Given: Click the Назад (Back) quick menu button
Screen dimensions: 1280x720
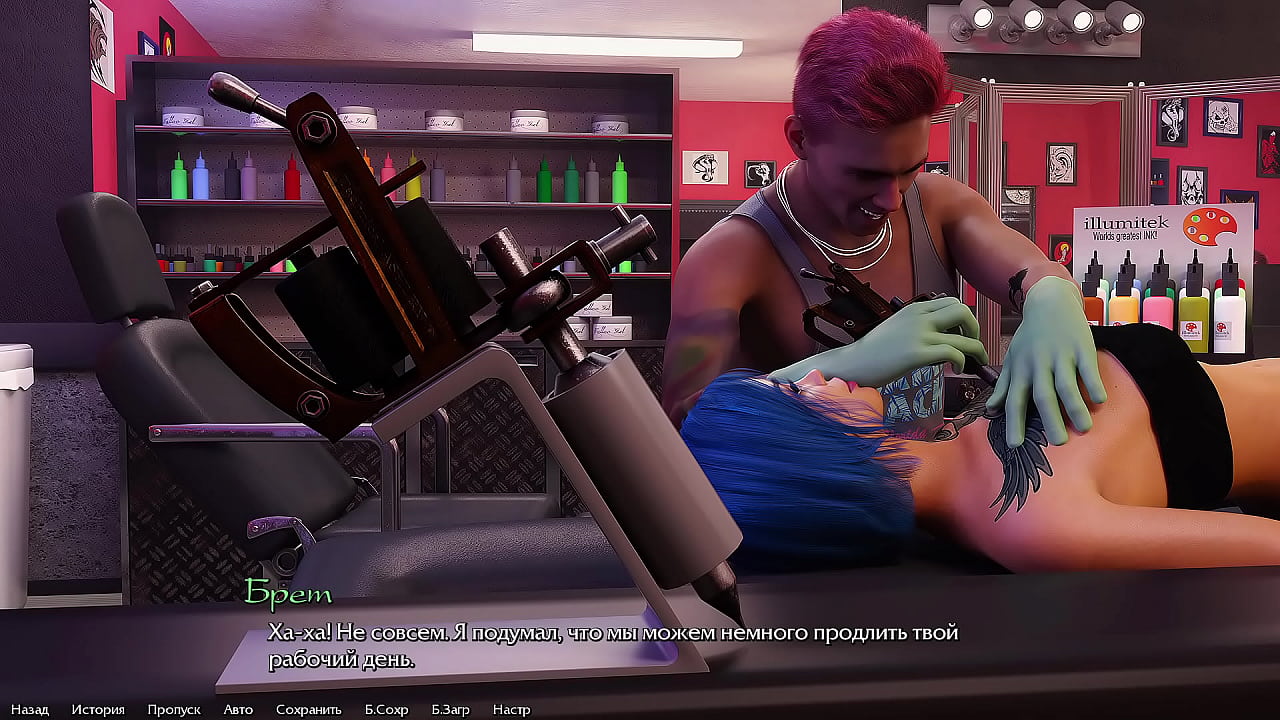Looking at the screenshot, I should click(x=30, y=709).
